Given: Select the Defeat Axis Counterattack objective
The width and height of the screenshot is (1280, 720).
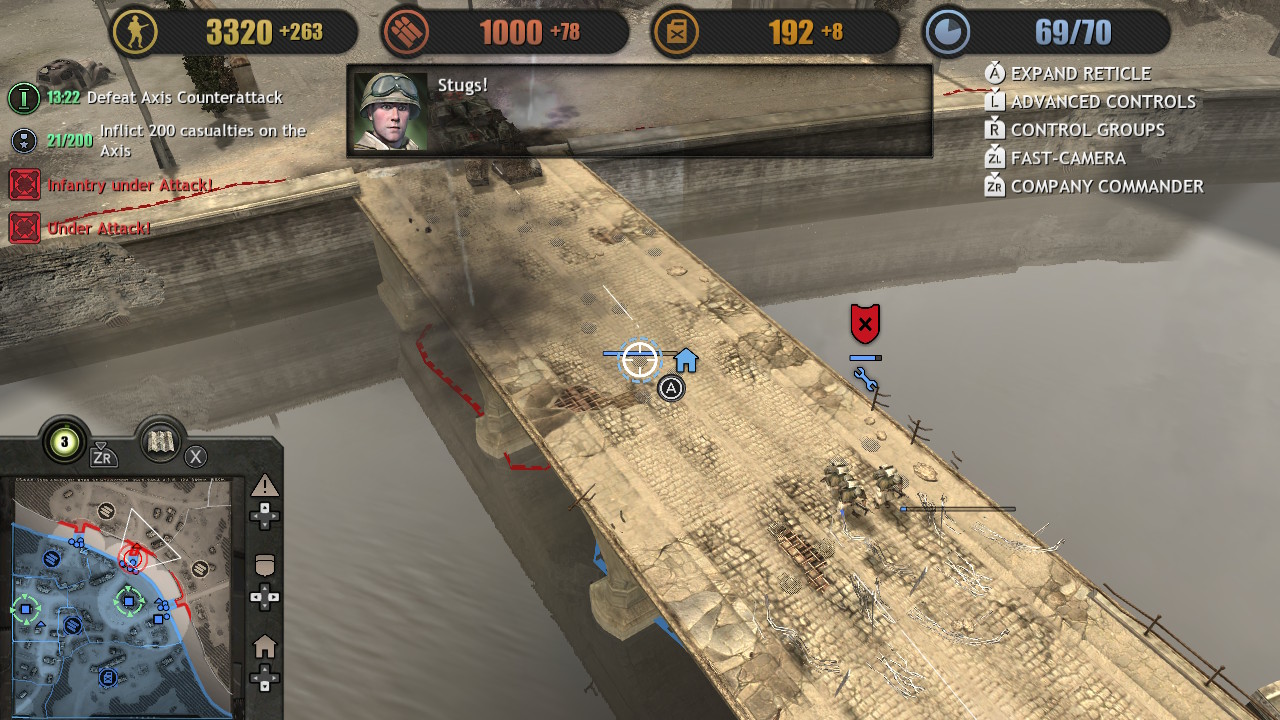Looking at the screenshot, I should pos(184,98).
